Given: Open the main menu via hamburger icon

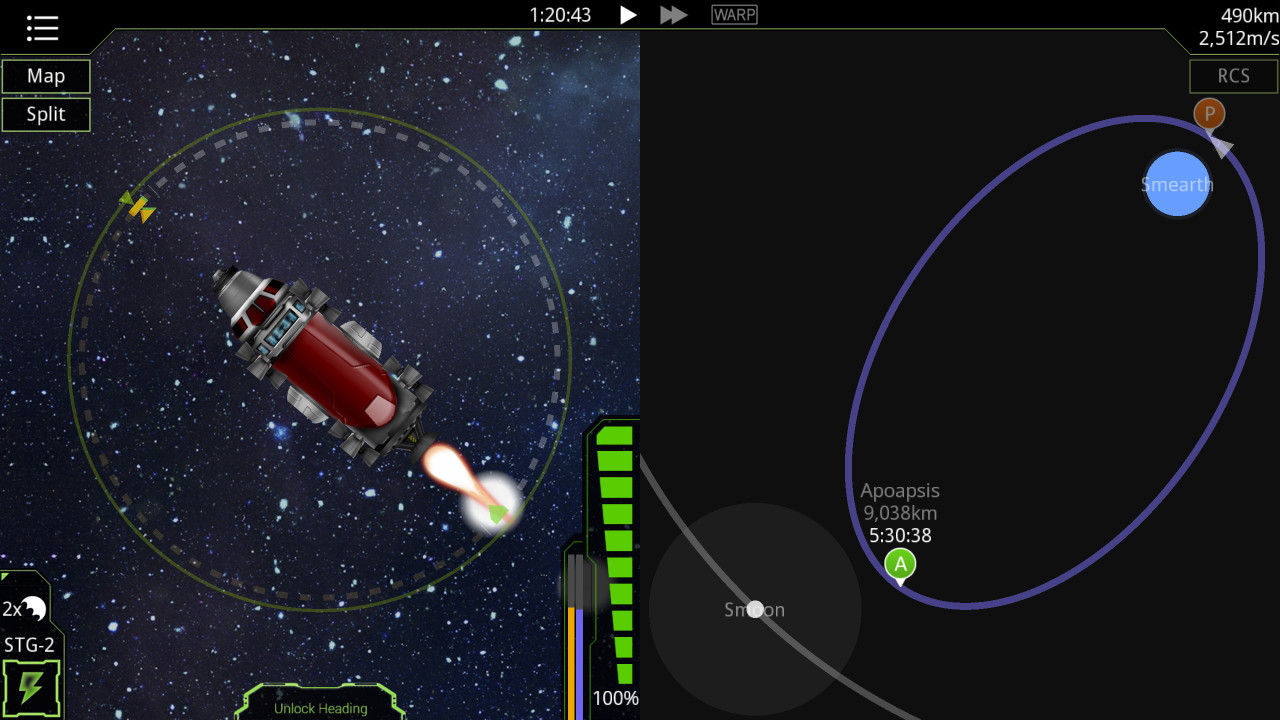Looking at the screenshot, I should coord(40,27).
